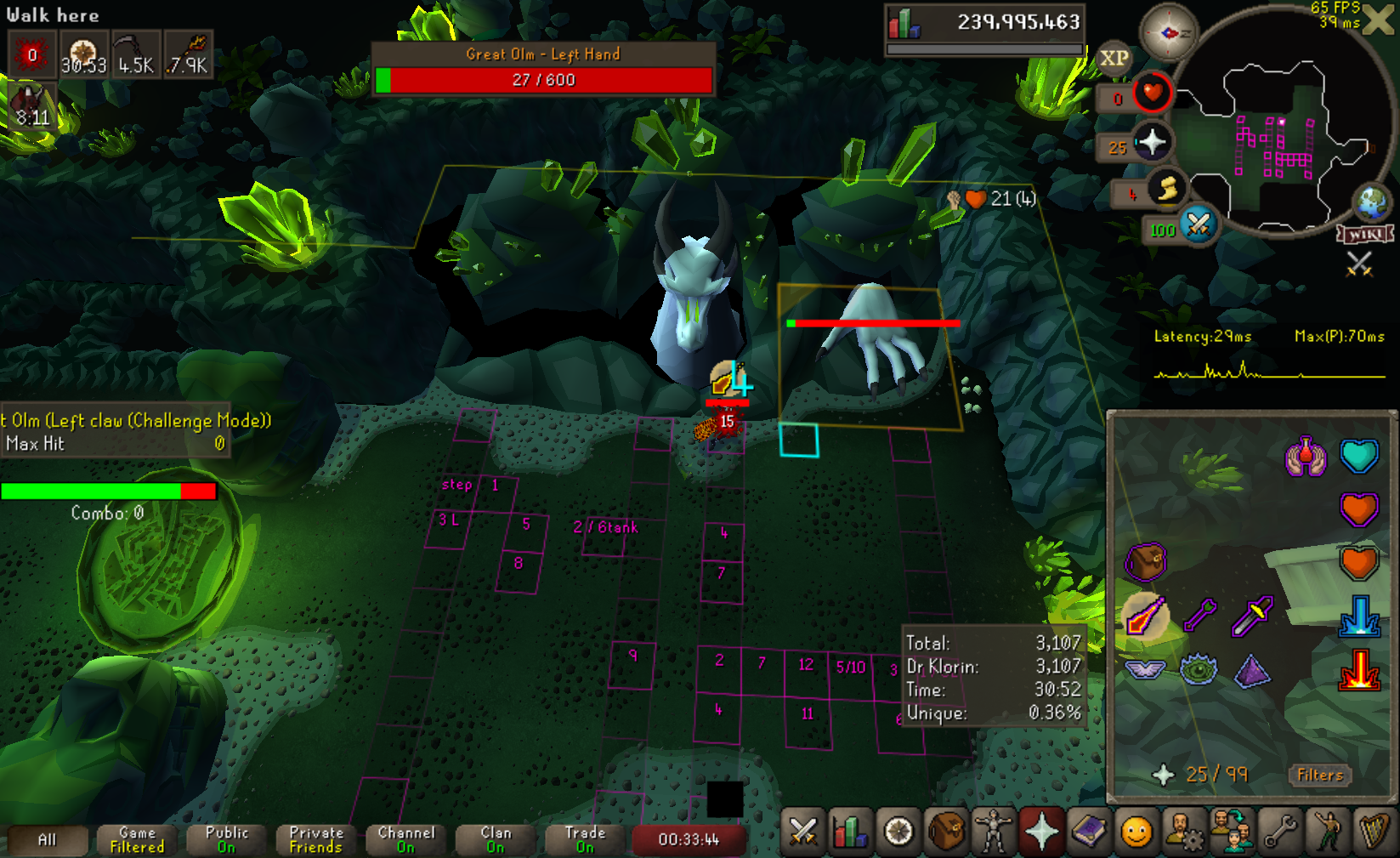The image size is (1400, 858).
Task: Toggle the Protect from Melee prayer
Action: (x=1252, y=616)
